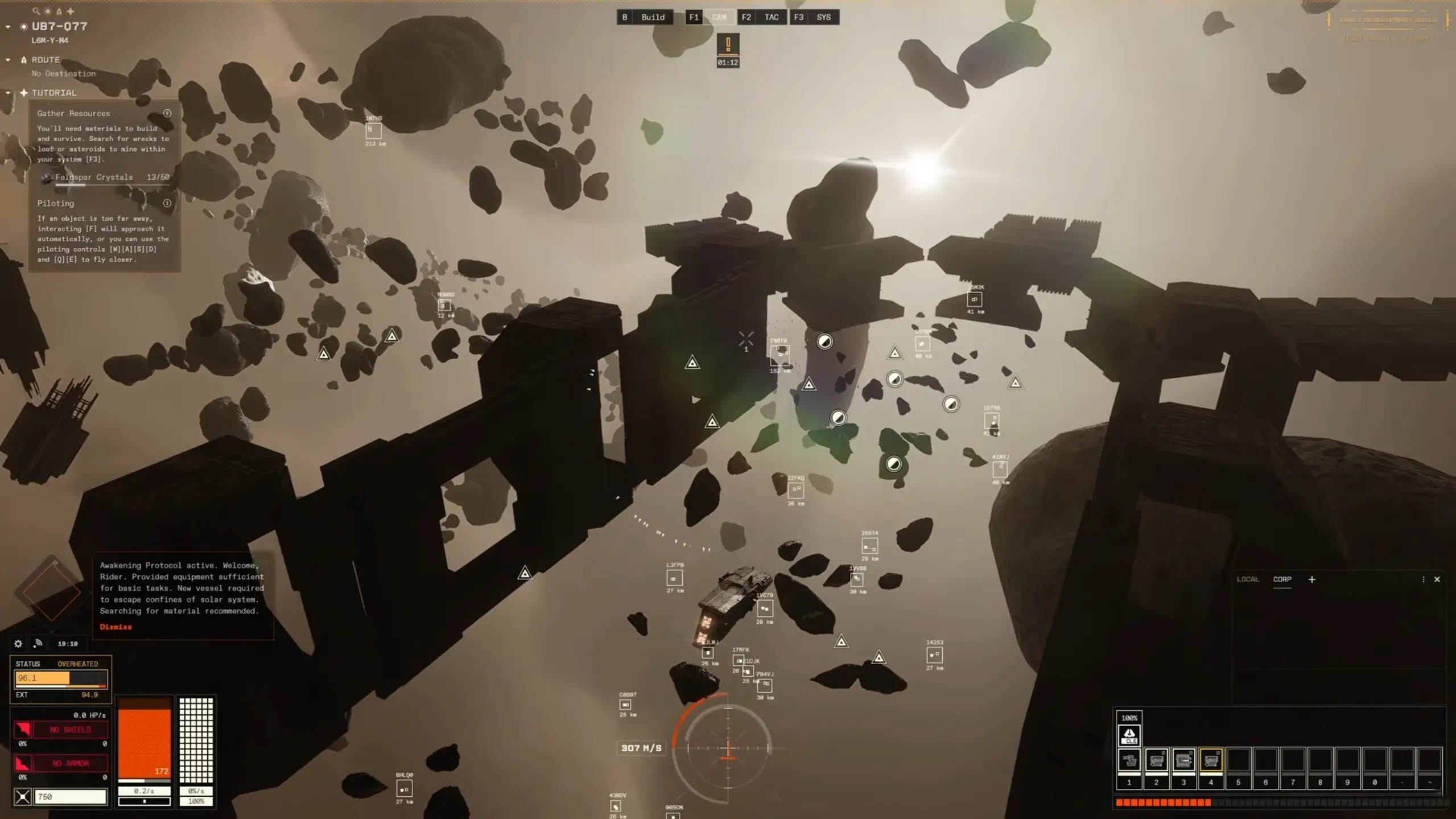Dismiss the Awakening Protocol message

[x=116, y=627]
